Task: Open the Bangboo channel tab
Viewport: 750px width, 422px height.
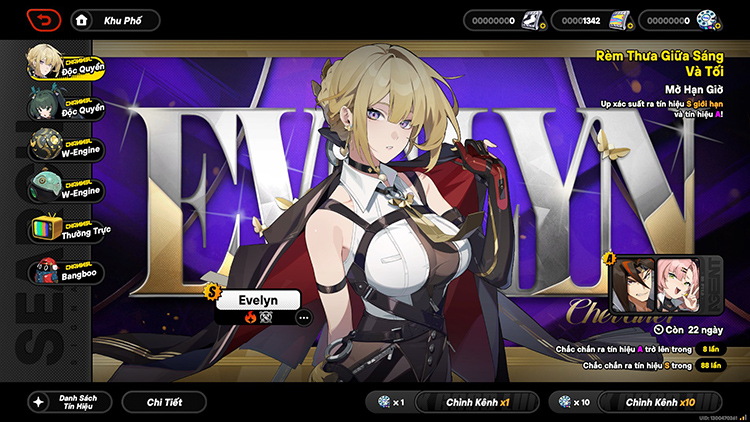Action: 66,272
